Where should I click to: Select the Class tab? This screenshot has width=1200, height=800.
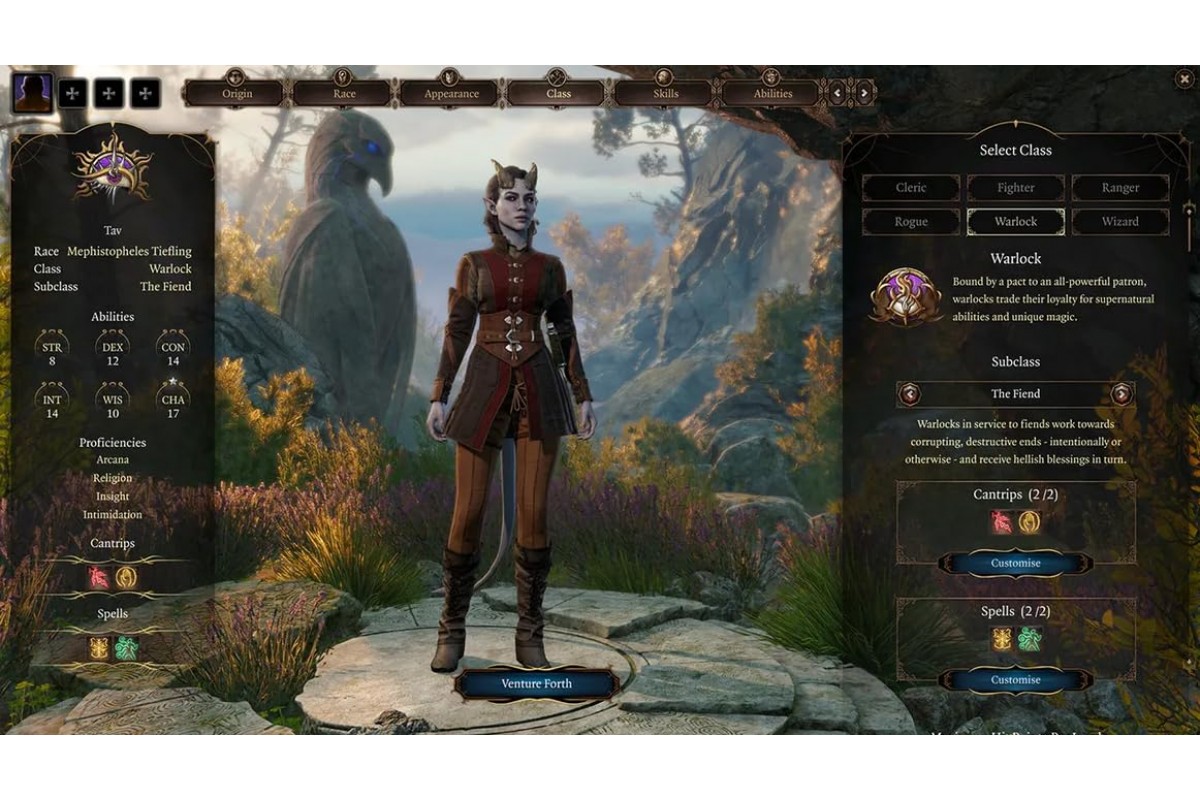pos(558,94)
